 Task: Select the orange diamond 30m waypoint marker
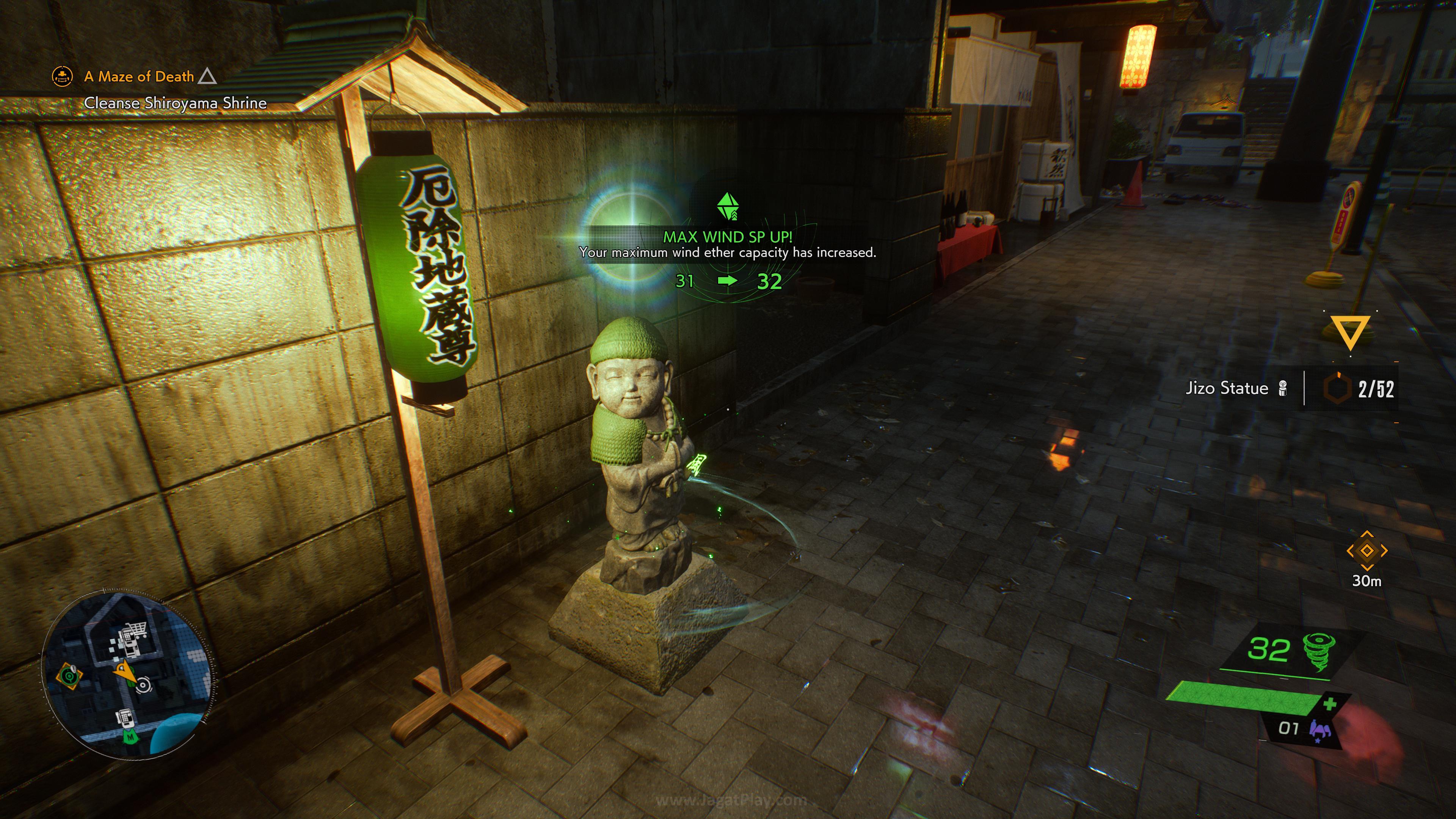1367,551
